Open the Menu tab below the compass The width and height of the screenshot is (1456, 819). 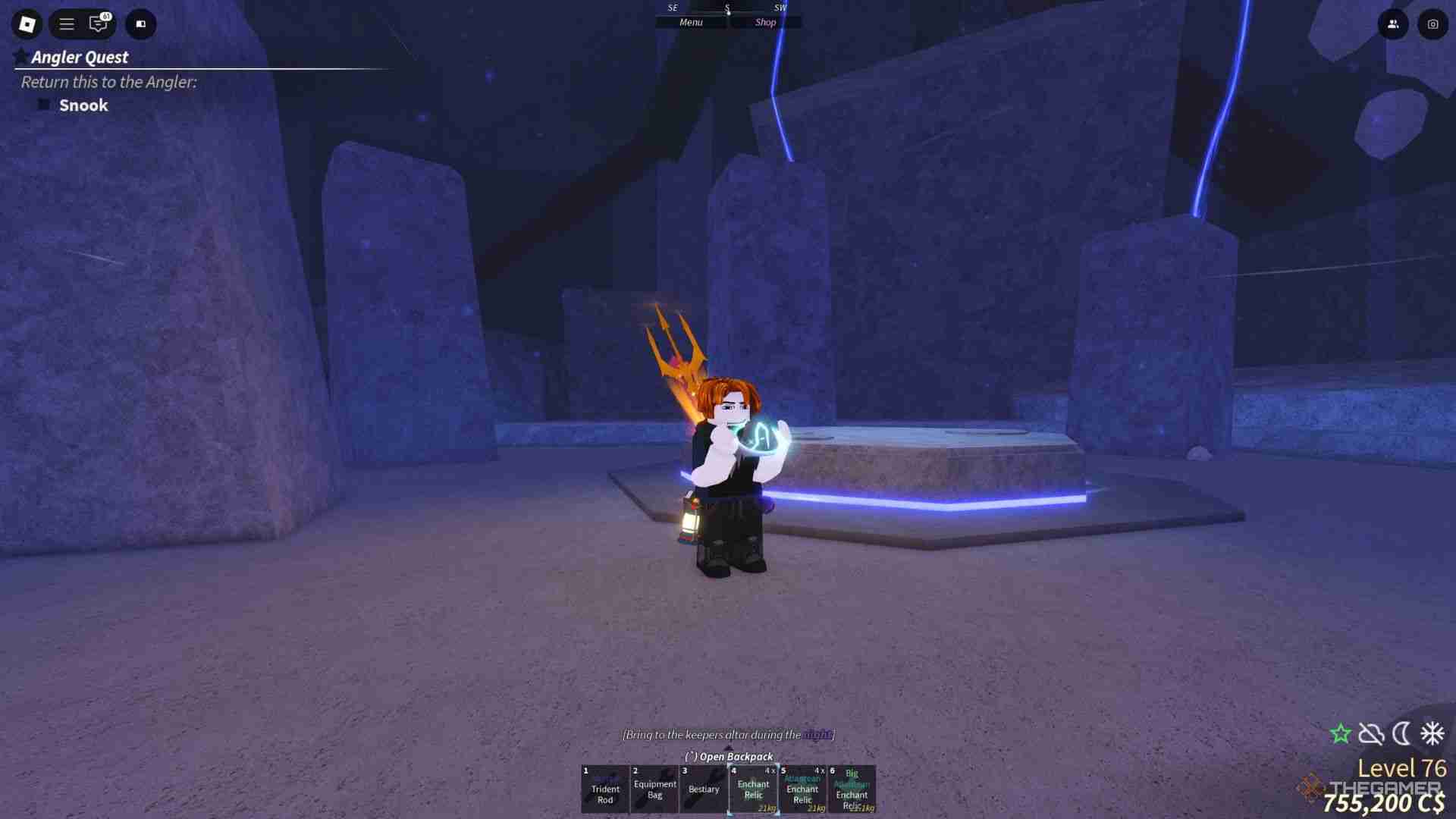[691, 22]
